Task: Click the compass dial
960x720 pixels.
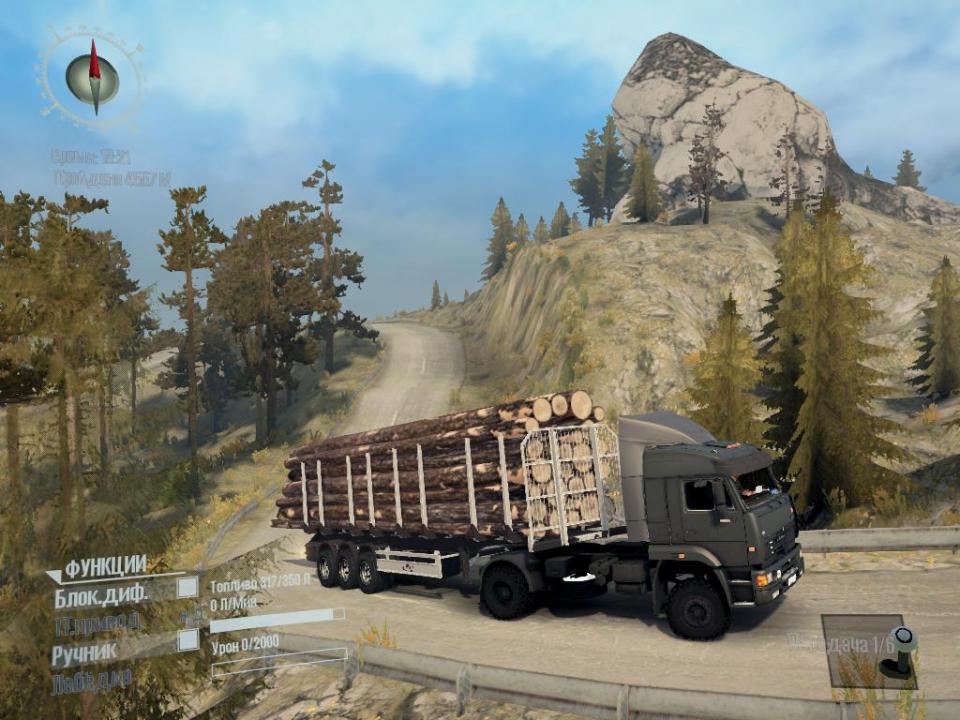Action: click(x=92, y=78)
